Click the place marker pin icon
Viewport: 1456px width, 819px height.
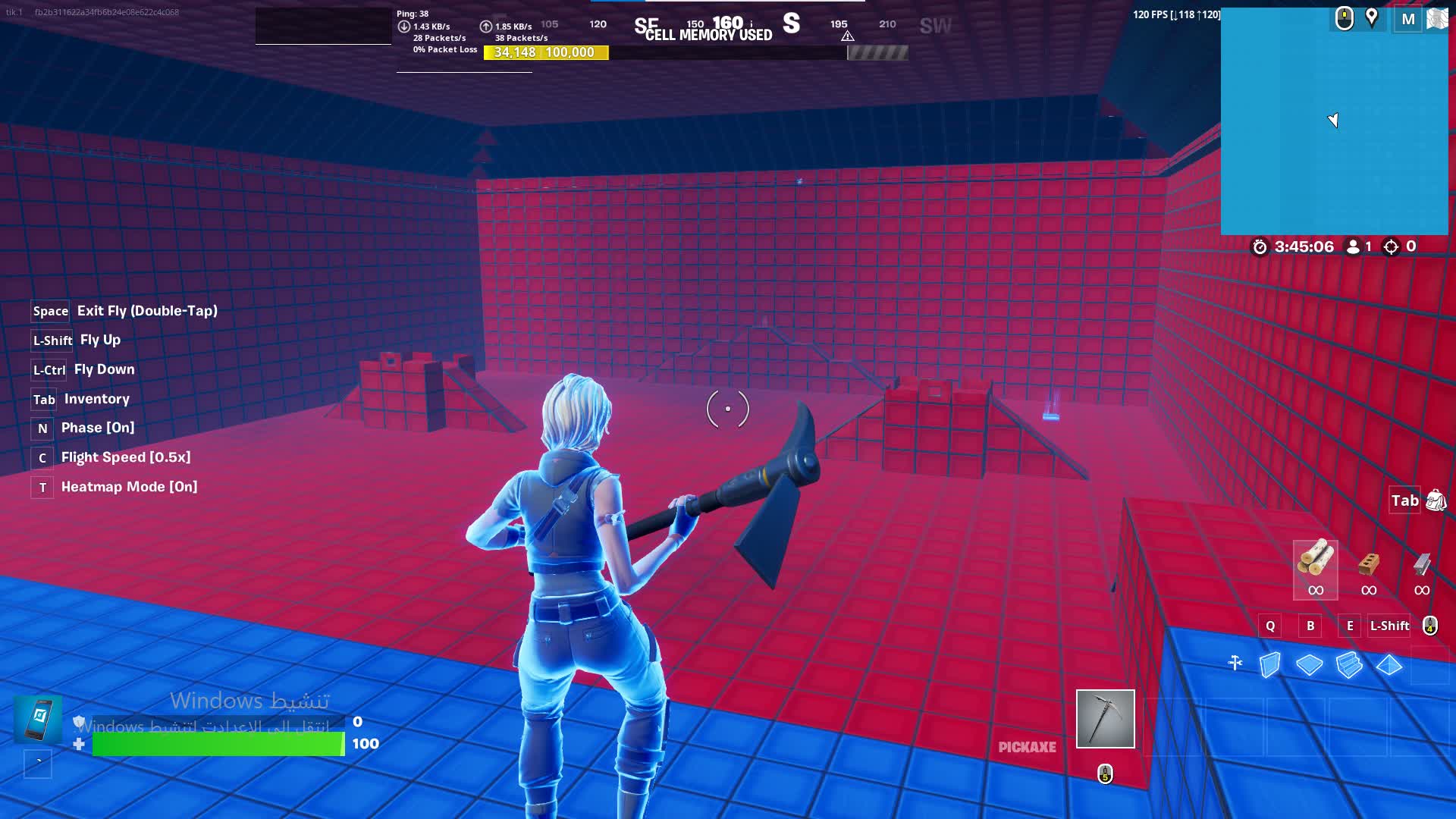(1373, 18)
